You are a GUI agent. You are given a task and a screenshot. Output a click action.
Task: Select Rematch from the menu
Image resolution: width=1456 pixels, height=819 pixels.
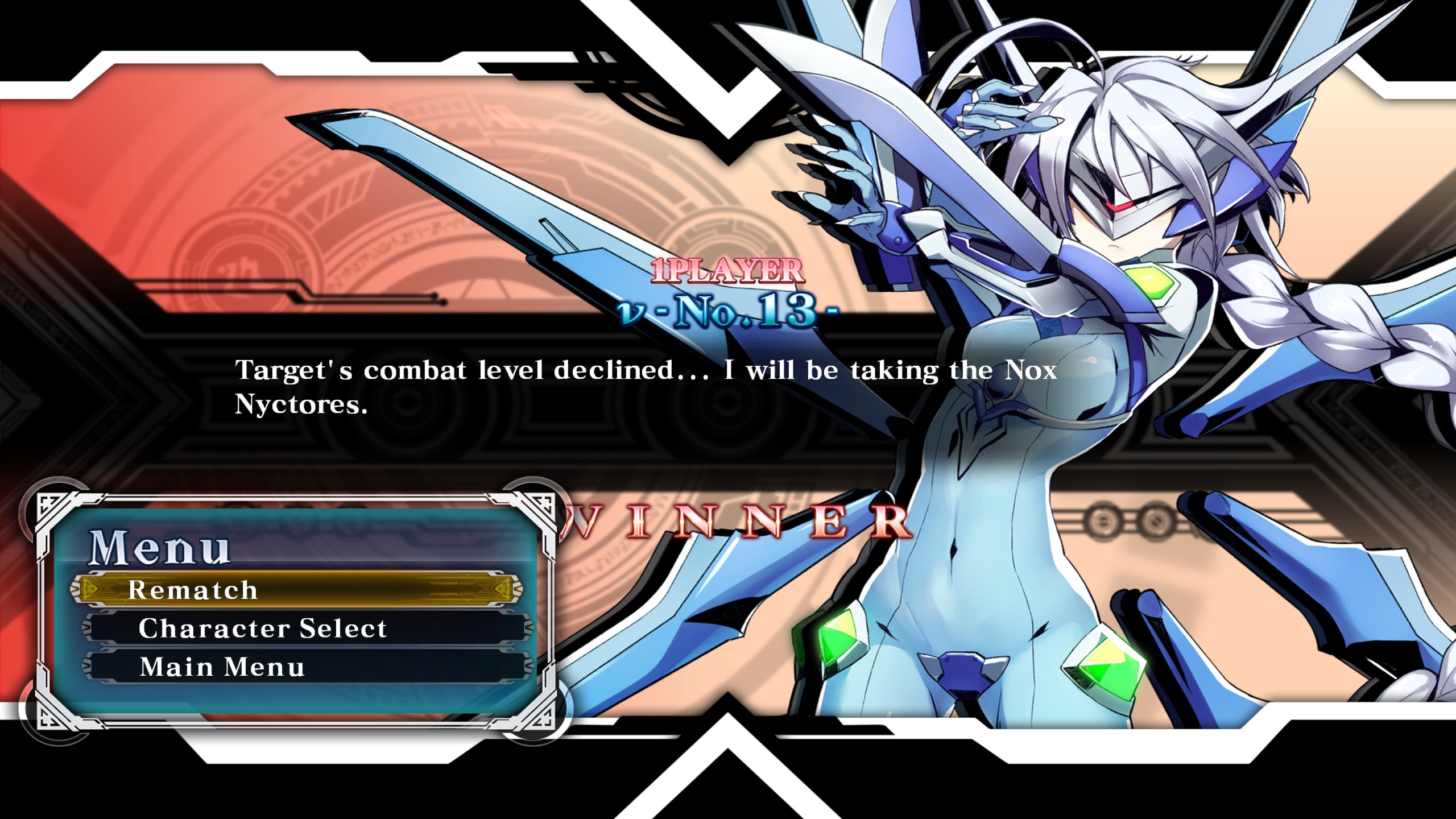(x=296, y=589)
